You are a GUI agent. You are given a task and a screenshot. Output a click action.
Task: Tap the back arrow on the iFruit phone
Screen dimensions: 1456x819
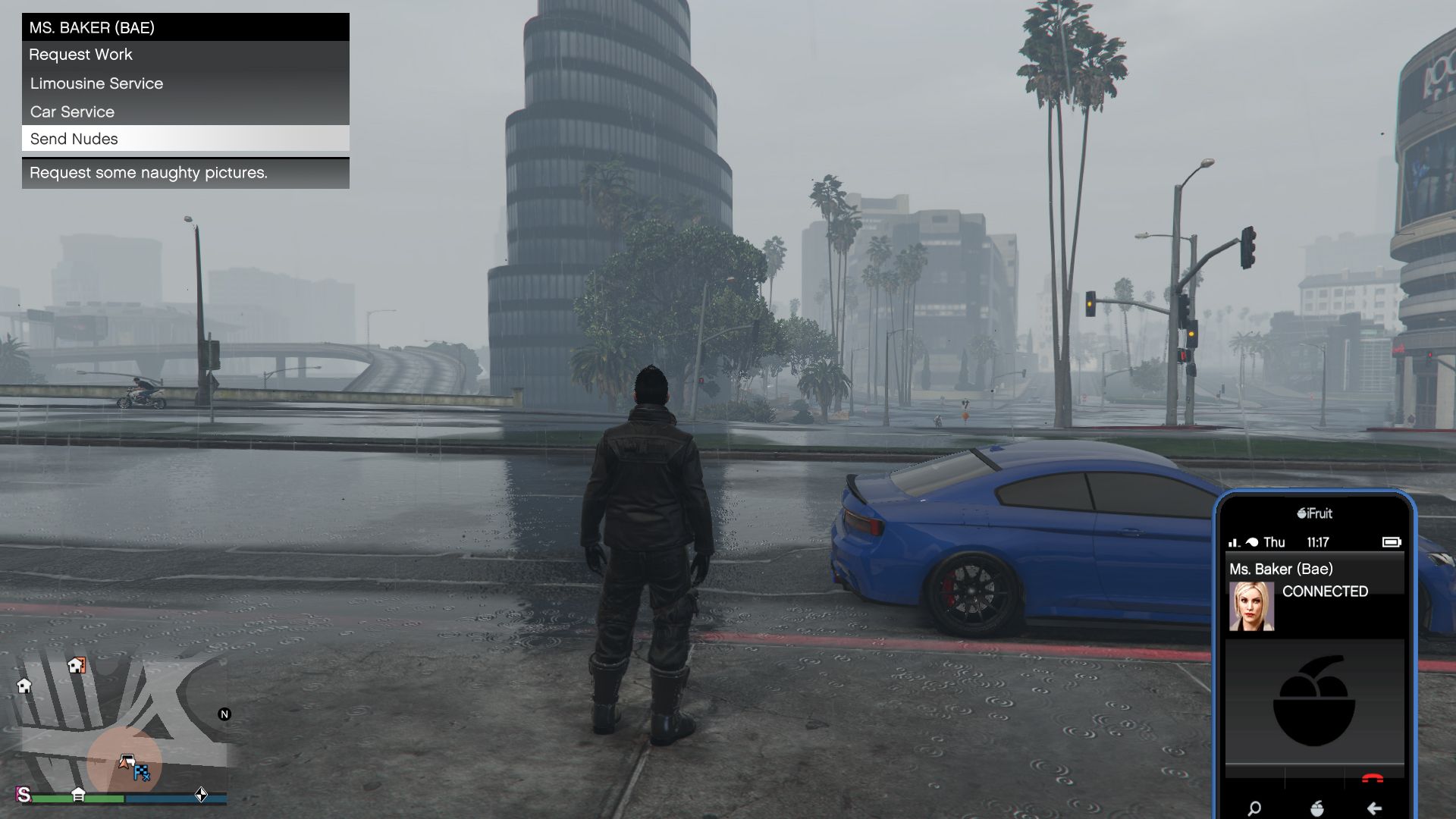tap(1374, 809)
